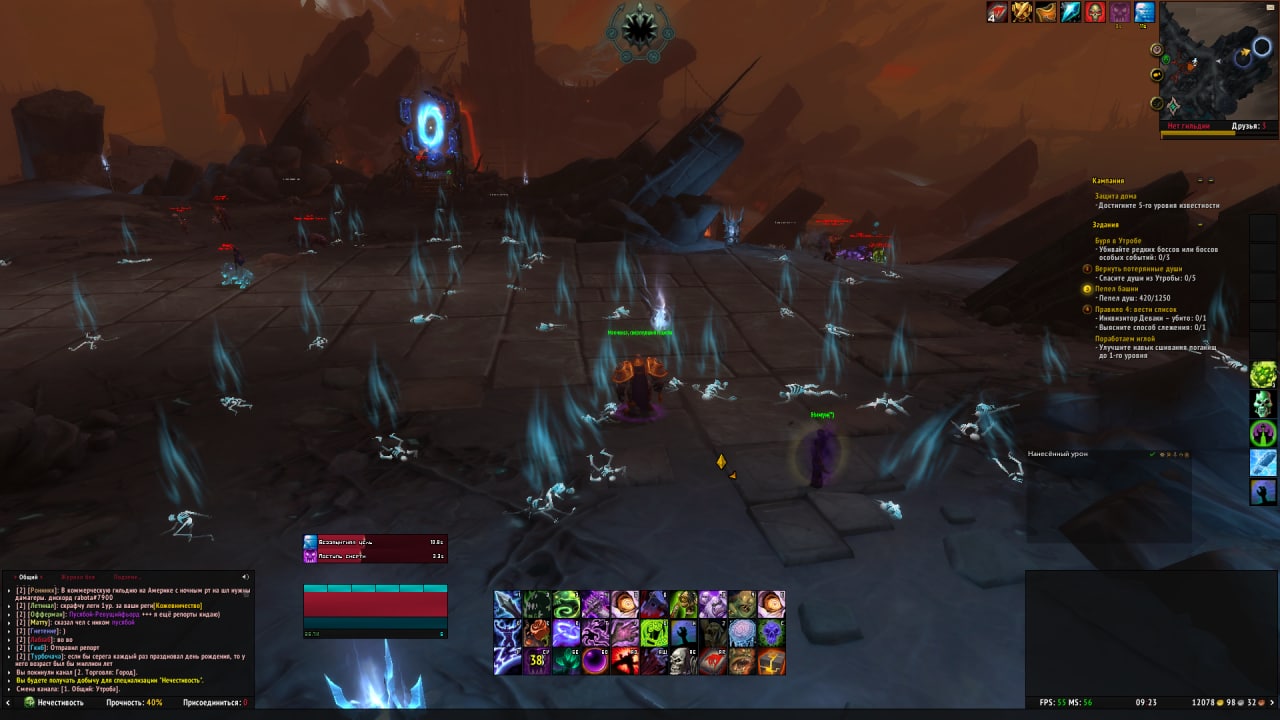Open the Пепел башни quest entry
This screenshot has width=1280, height=720.
click(x=1116, y=288)
